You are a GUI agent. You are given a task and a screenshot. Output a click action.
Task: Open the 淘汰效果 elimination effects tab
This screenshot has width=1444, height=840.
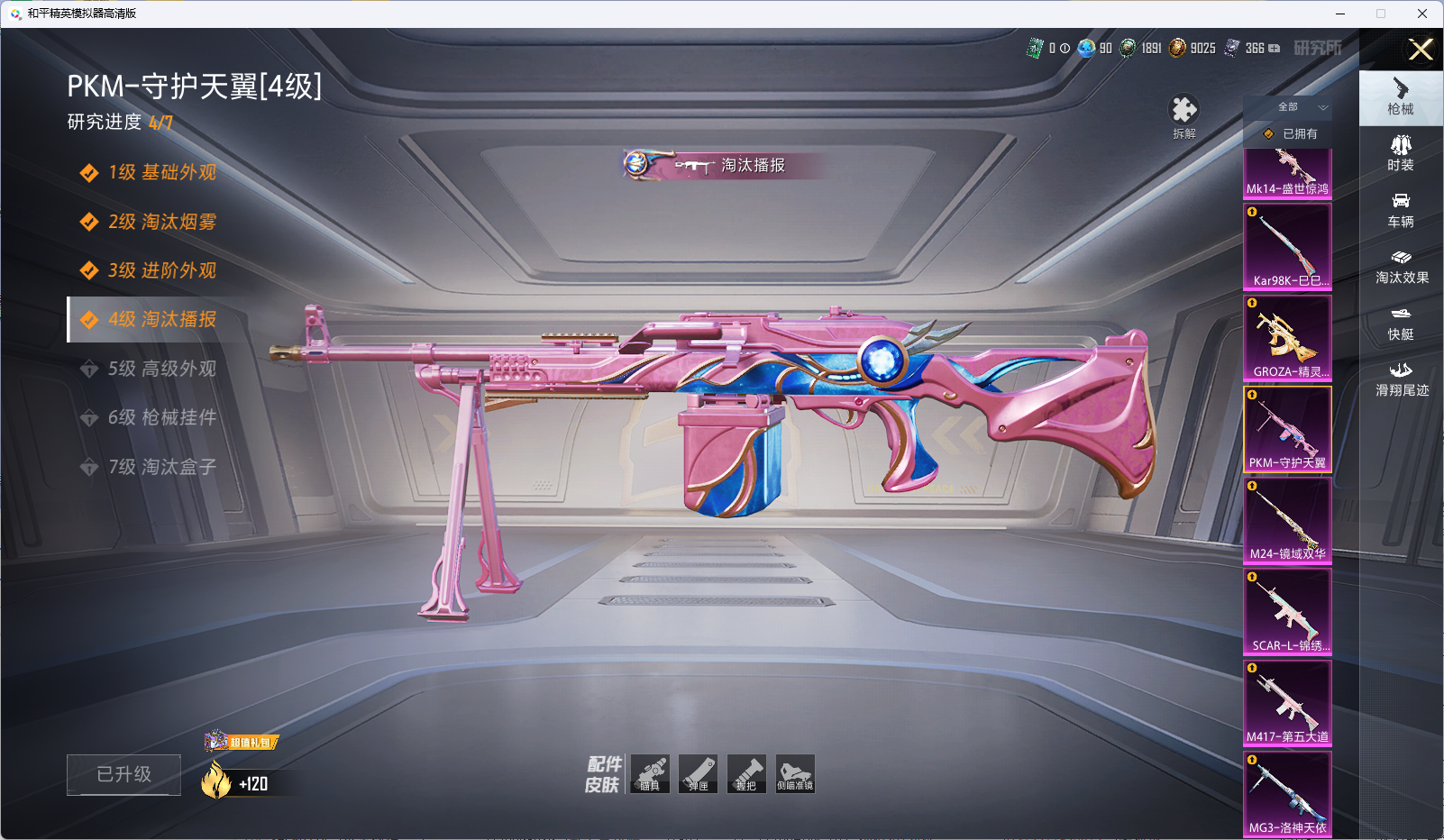pyautogui.click(x=1401, y=266)
